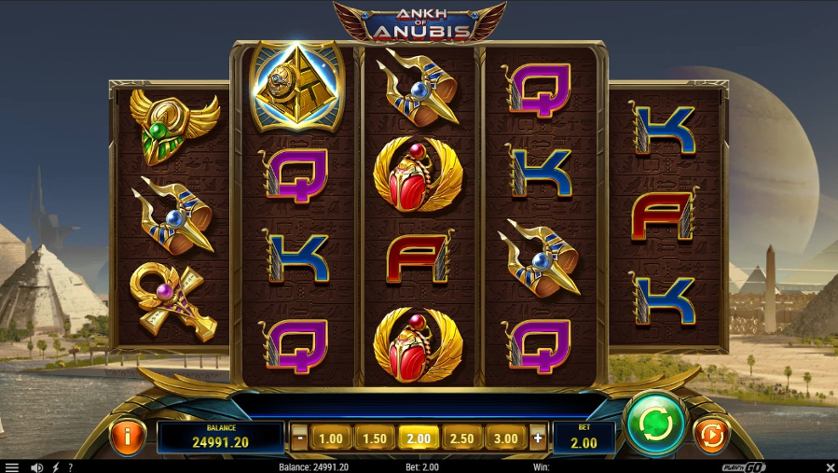The height and width of the screenshot is (473, 838).
Task: Increase the bet with the plus button
Action: 537,437
